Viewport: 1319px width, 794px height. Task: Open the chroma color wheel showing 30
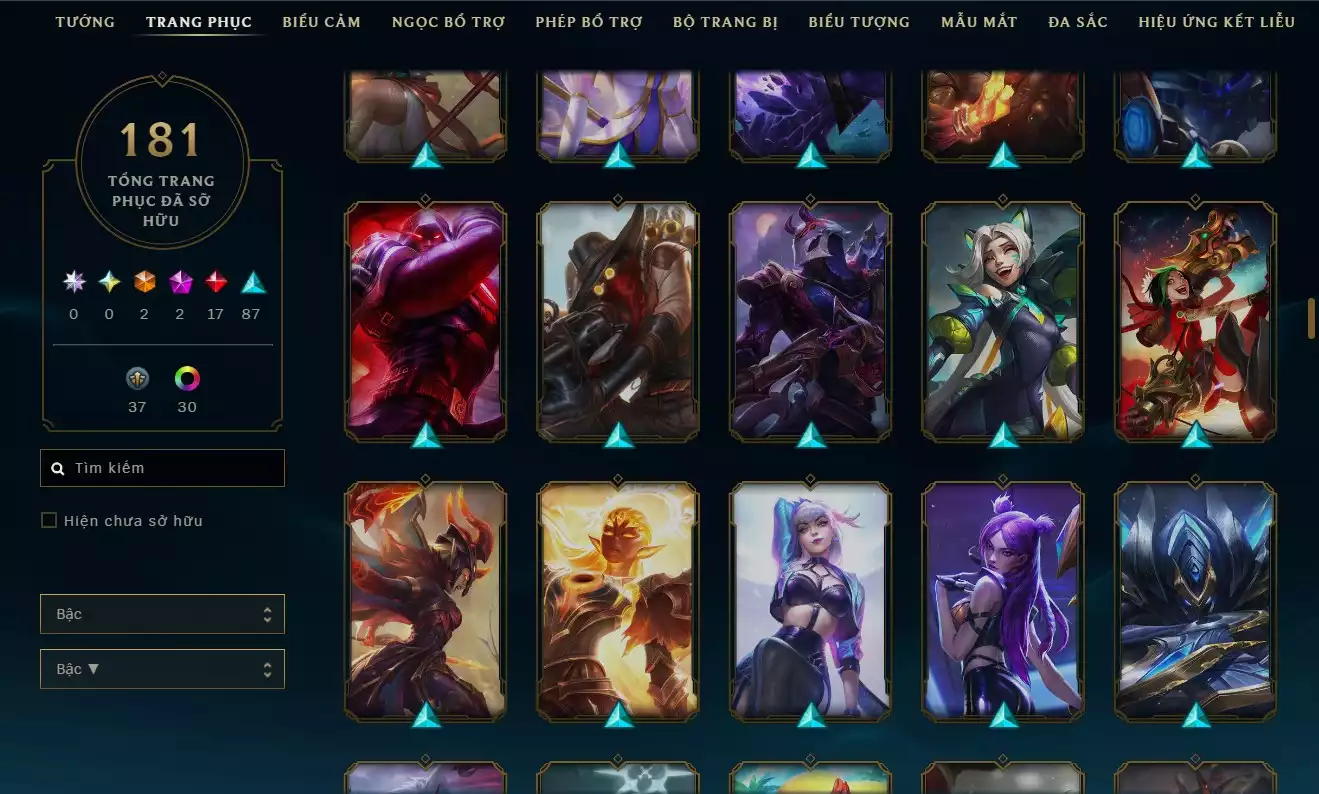187,379
